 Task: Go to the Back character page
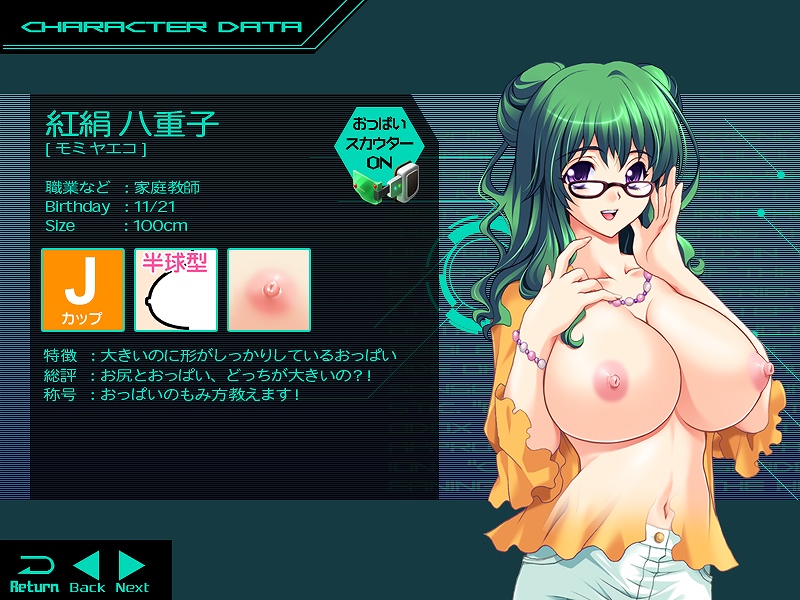click(x=87, y=572)
